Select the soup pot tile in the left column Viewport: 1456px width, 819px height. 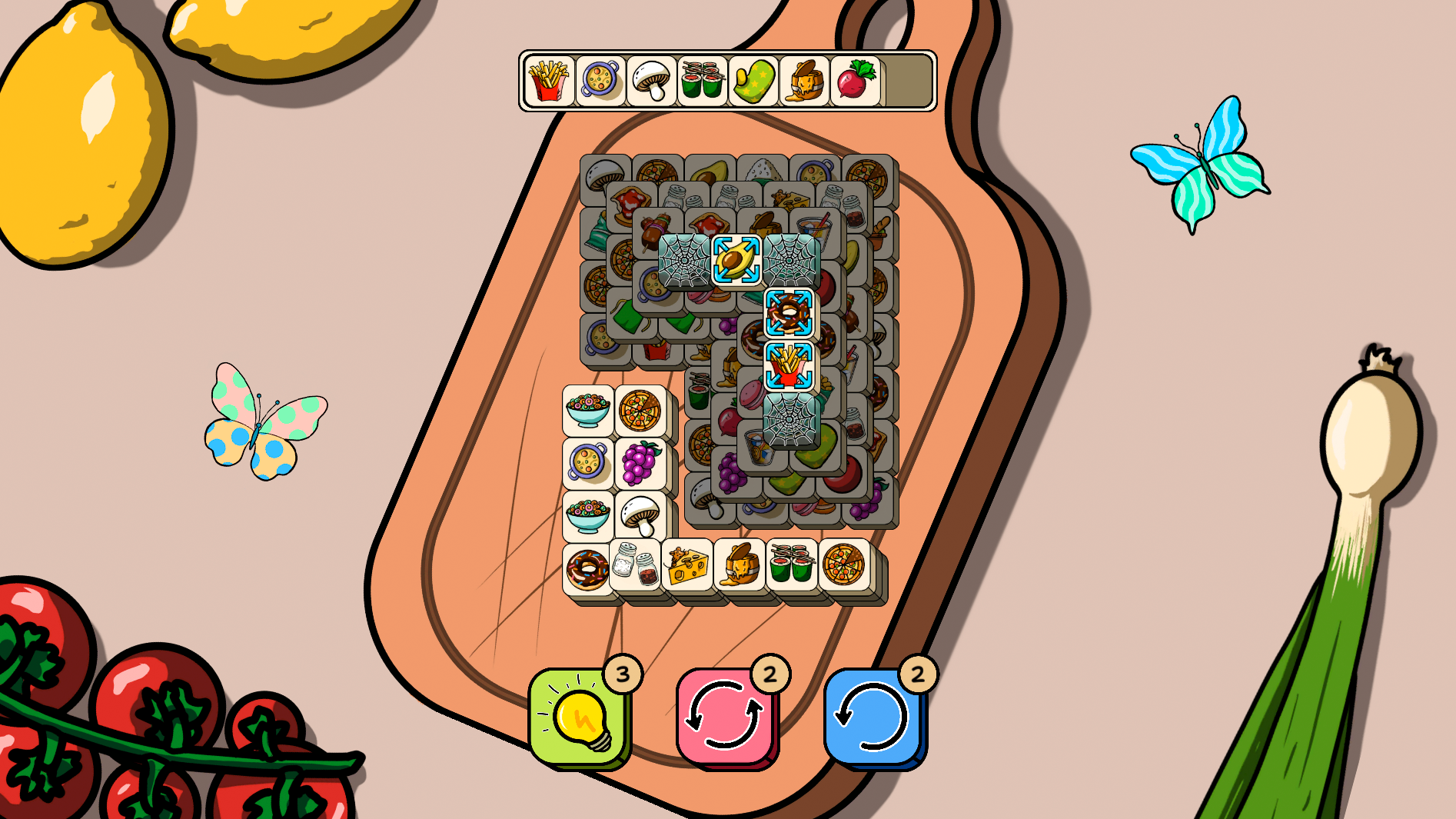click(x=587, y=462)
